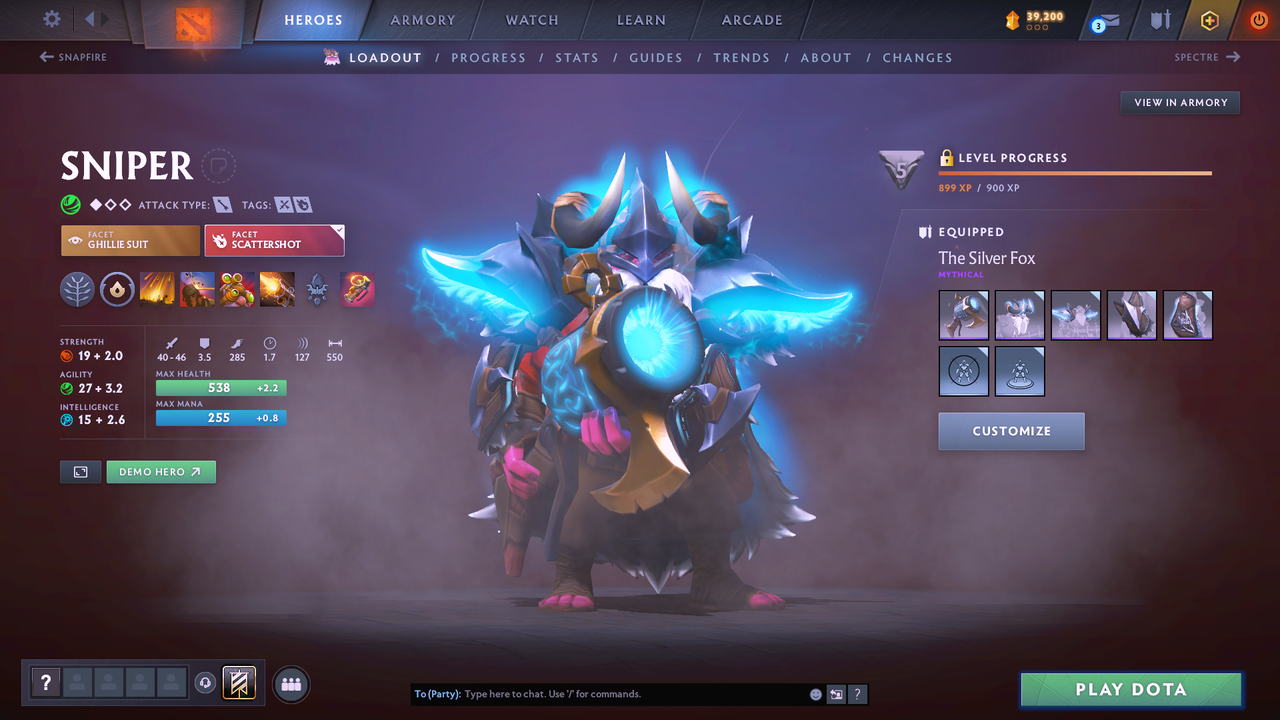Open the Dota Plus hexagon icon

(x=1209, y=19)
